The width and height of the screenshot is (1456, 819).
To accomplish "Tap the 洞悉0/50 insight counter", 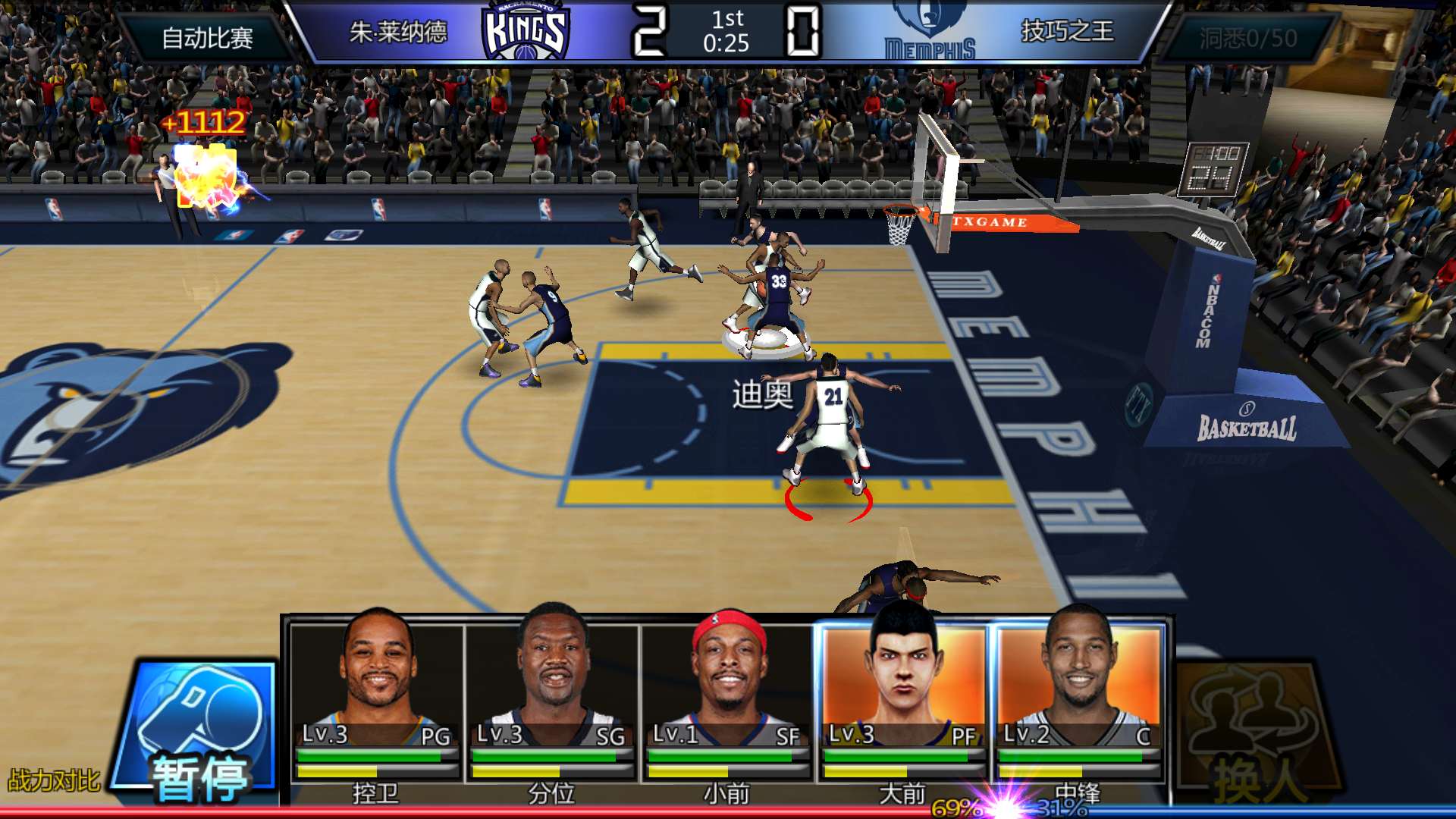I will (1248, 38).
